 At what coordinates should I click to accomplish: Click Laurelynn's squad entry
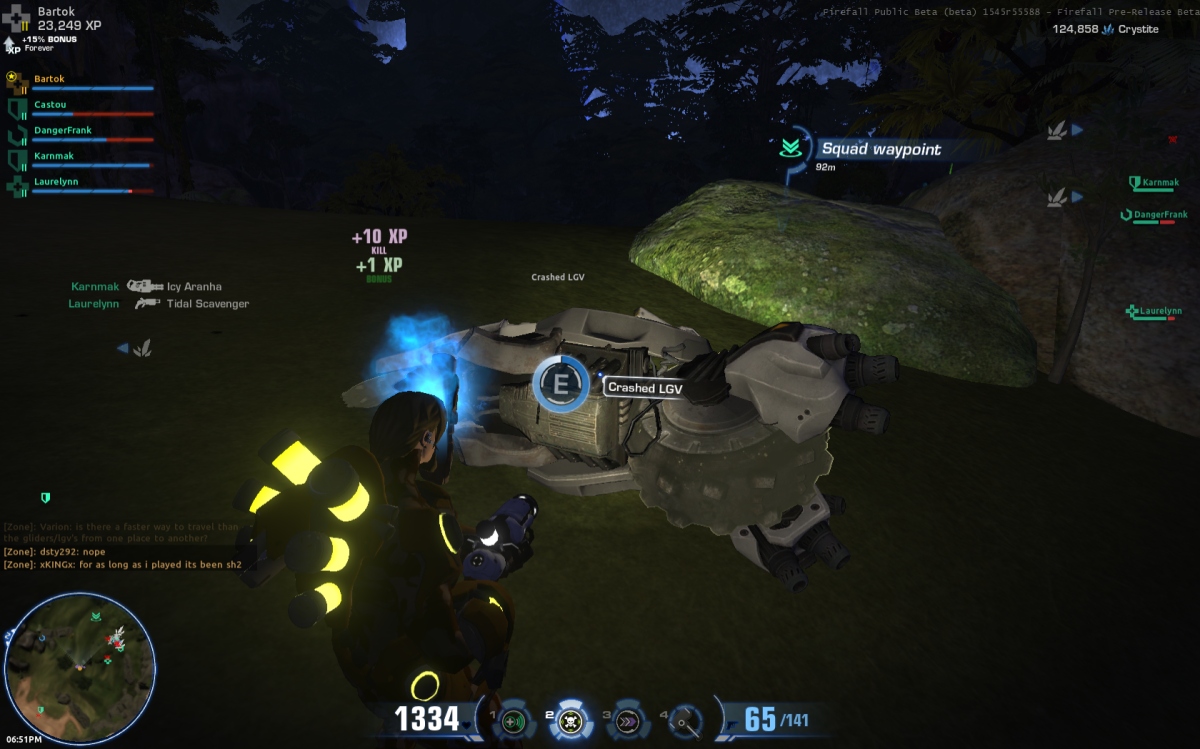56,182
